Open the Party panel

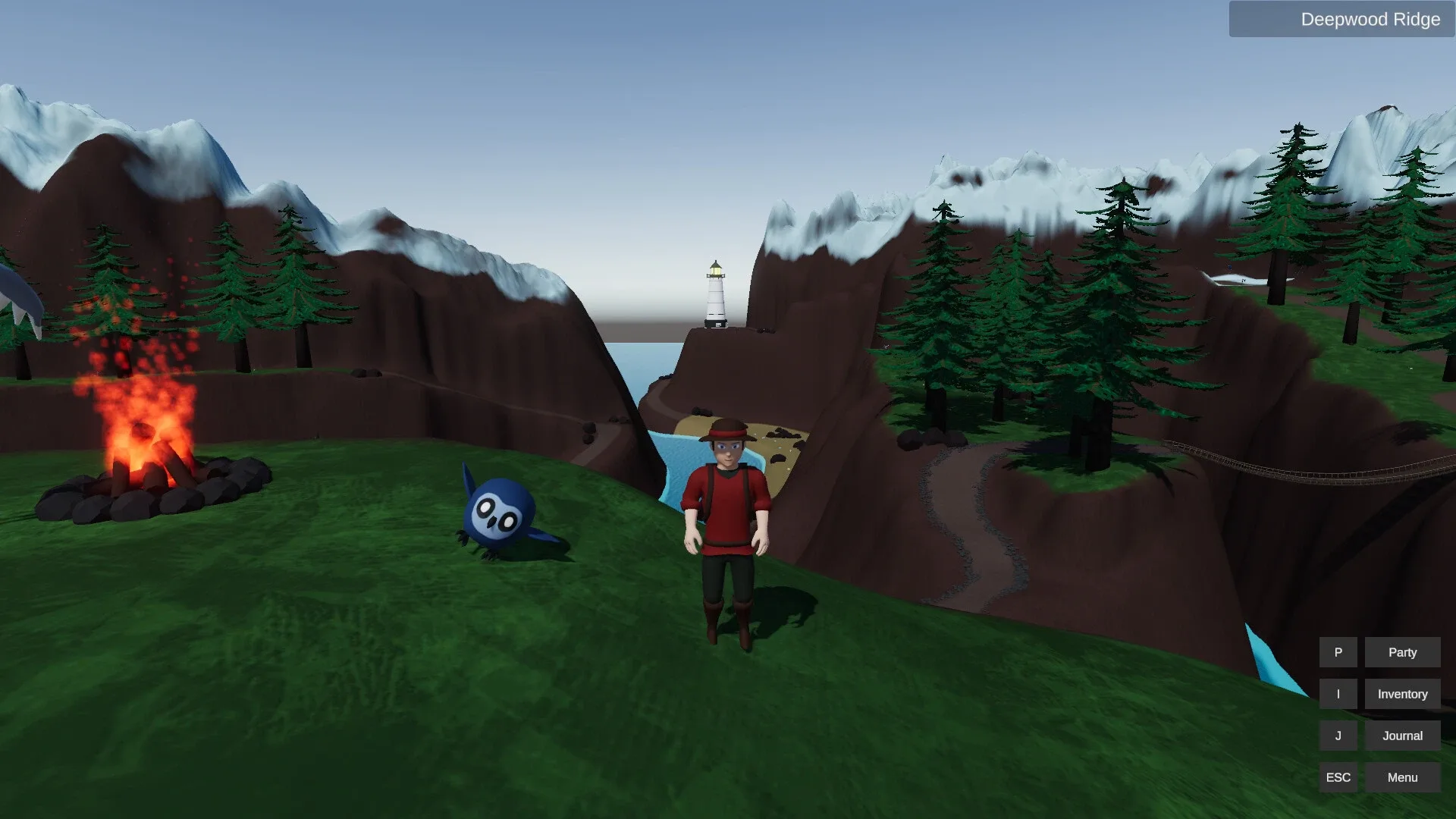coord(1401,651)
